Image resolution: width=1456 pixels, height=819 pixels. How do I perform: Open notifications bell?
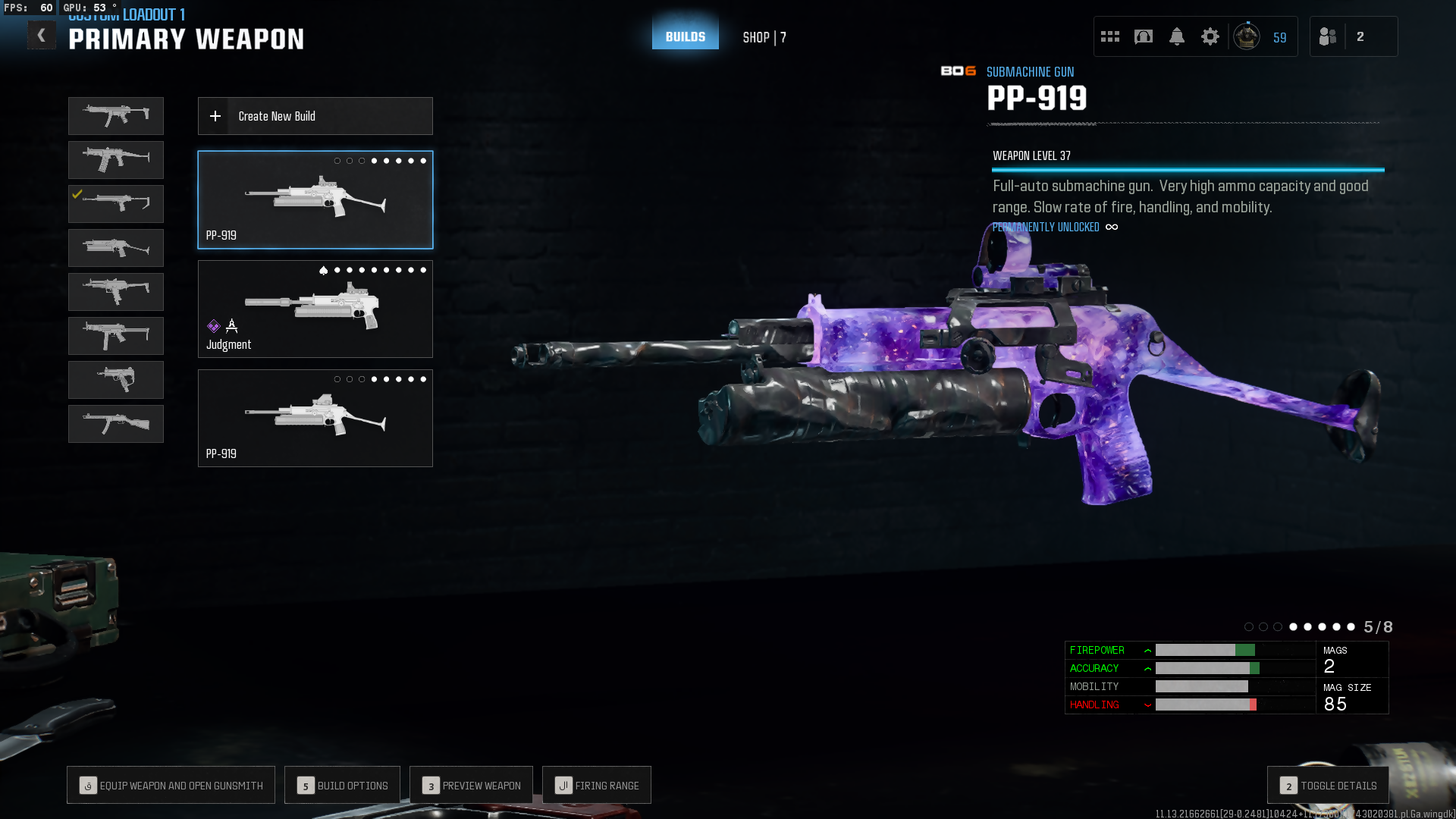[1177, 36]
